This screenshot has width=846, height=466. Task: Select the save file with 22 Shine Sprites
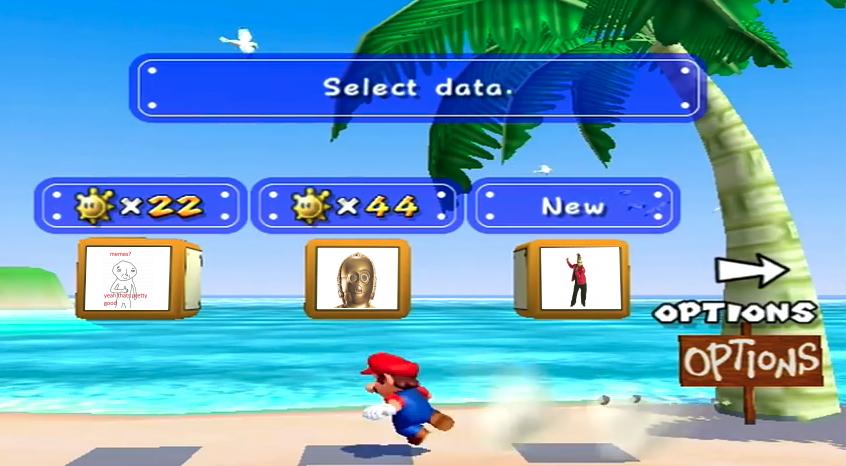click(139, 206)
